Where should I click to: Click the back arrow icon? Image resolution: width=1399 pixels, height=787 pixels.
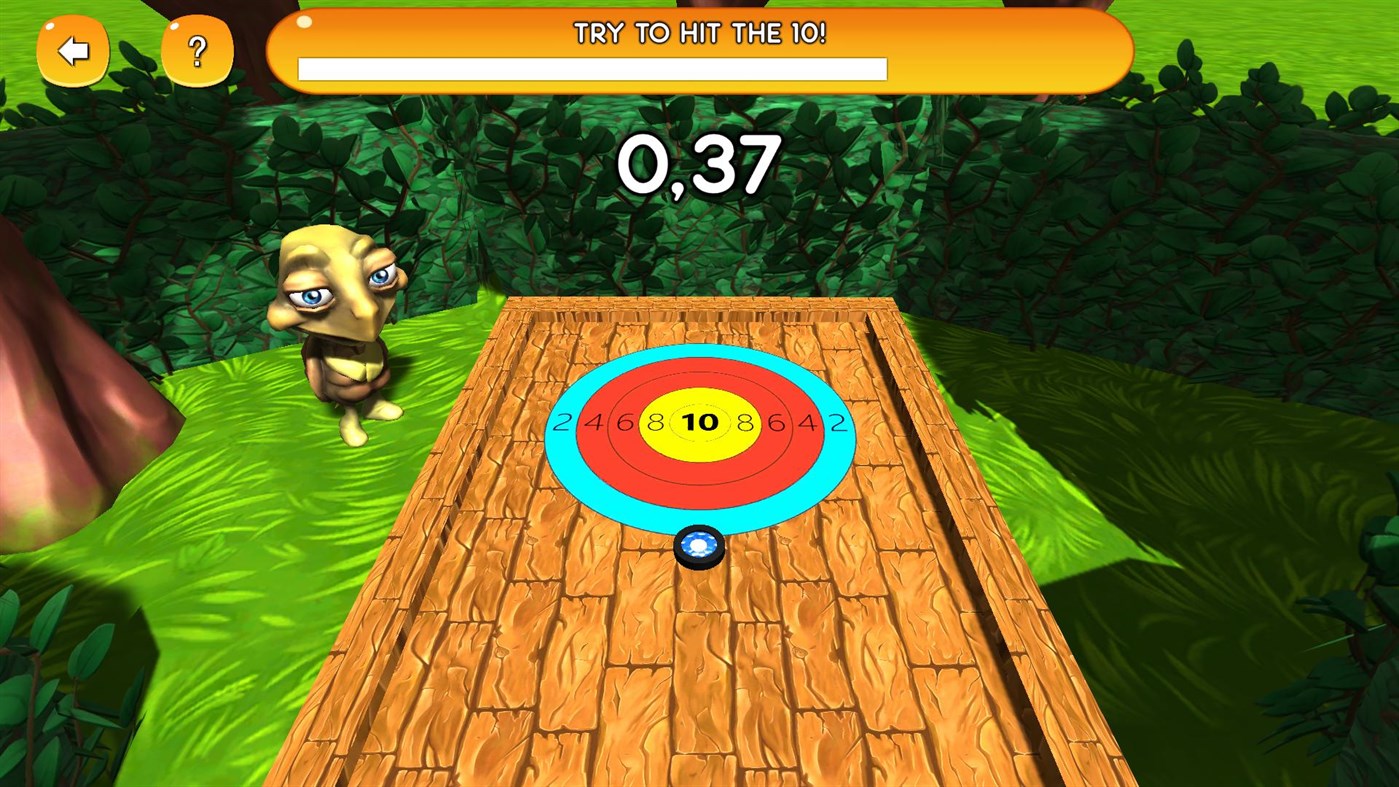[73, 50]
